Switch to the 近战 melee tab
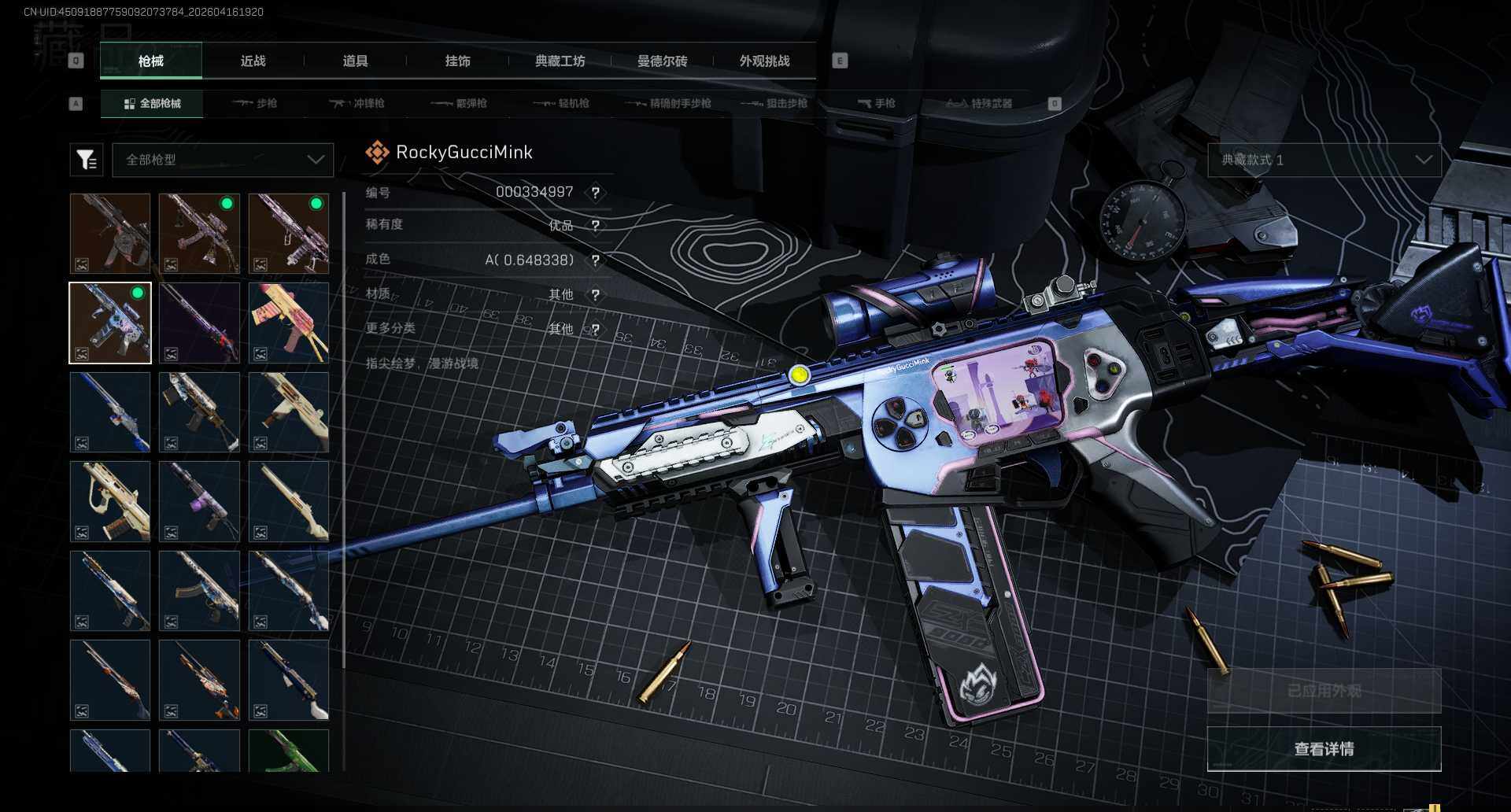 tap(253, 61)
